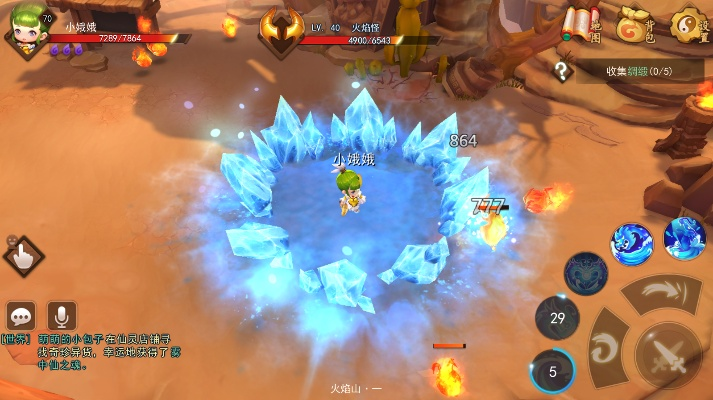
Task: Tap the pointing hand interaction button
Action: point(22,257)
